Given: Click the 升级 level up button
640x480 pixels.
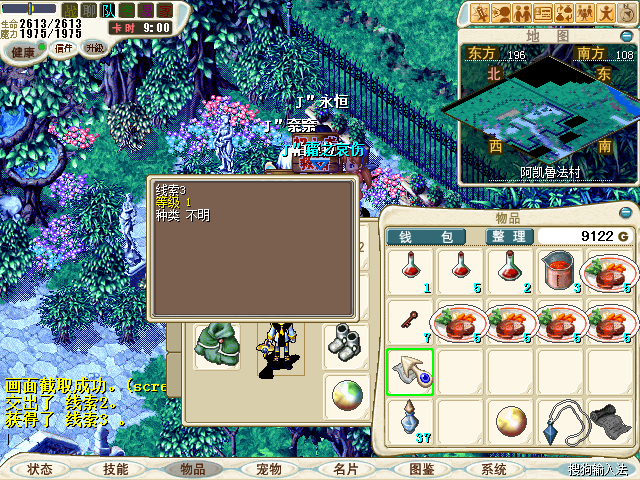Looking at the screenshot, I should coord(94,48).
